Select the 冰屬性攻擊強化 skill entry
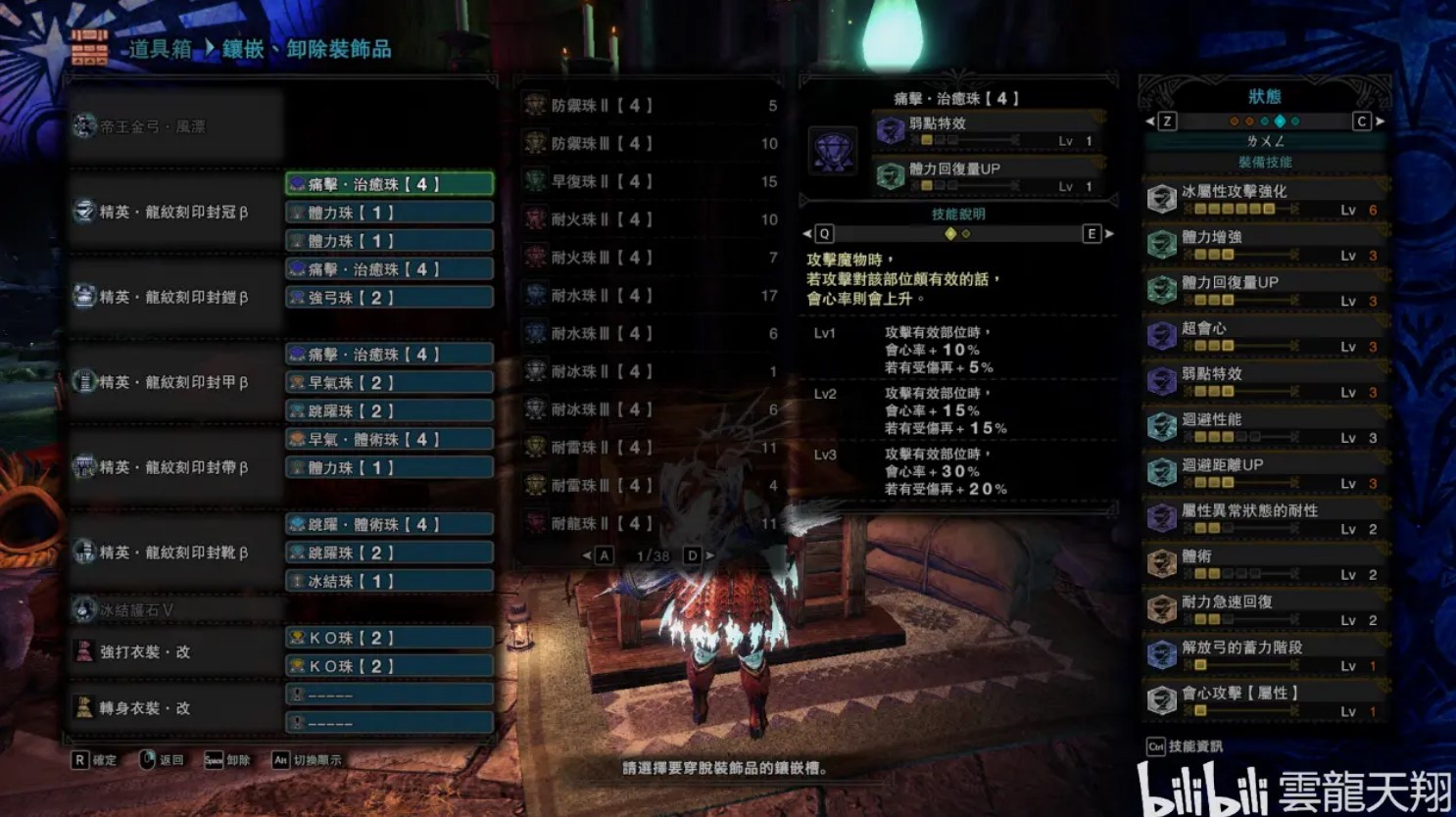 click(x=1265, y=199)
